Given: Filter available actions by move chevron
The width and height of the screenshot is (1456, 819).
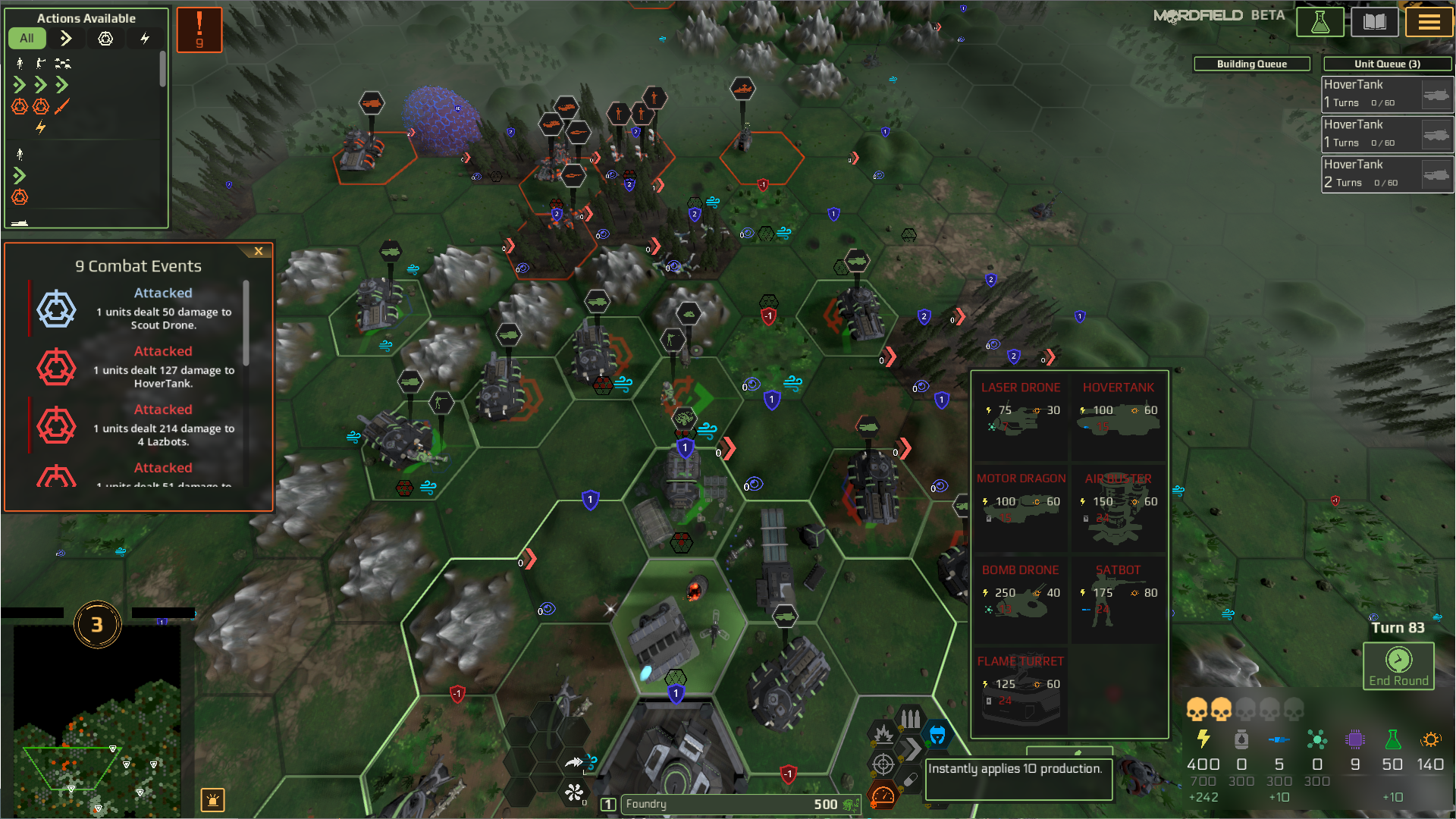Looking at the screenshot, I should (66, 38).
